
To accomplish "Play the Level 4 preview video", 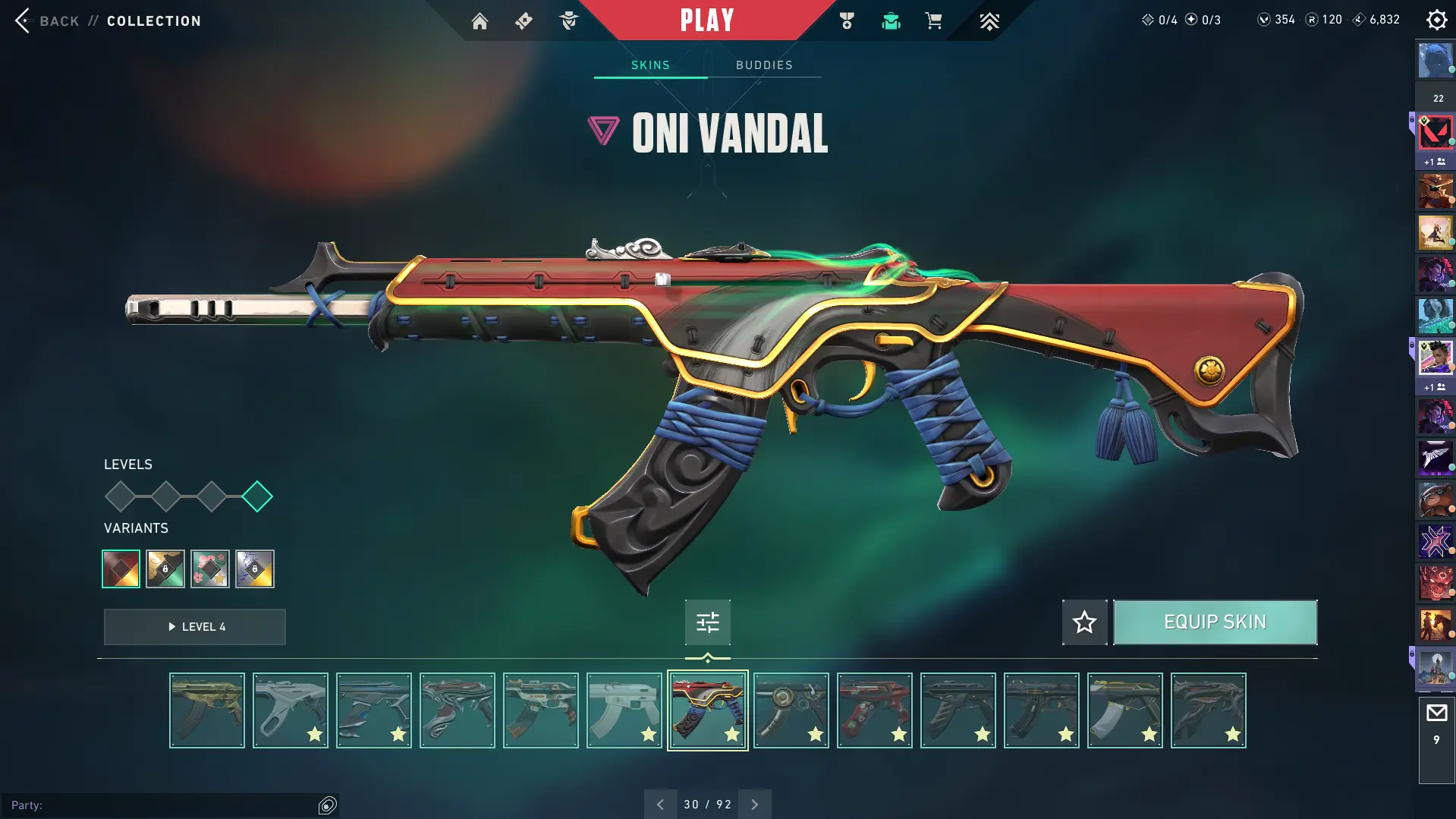I will tap(195, 627).
